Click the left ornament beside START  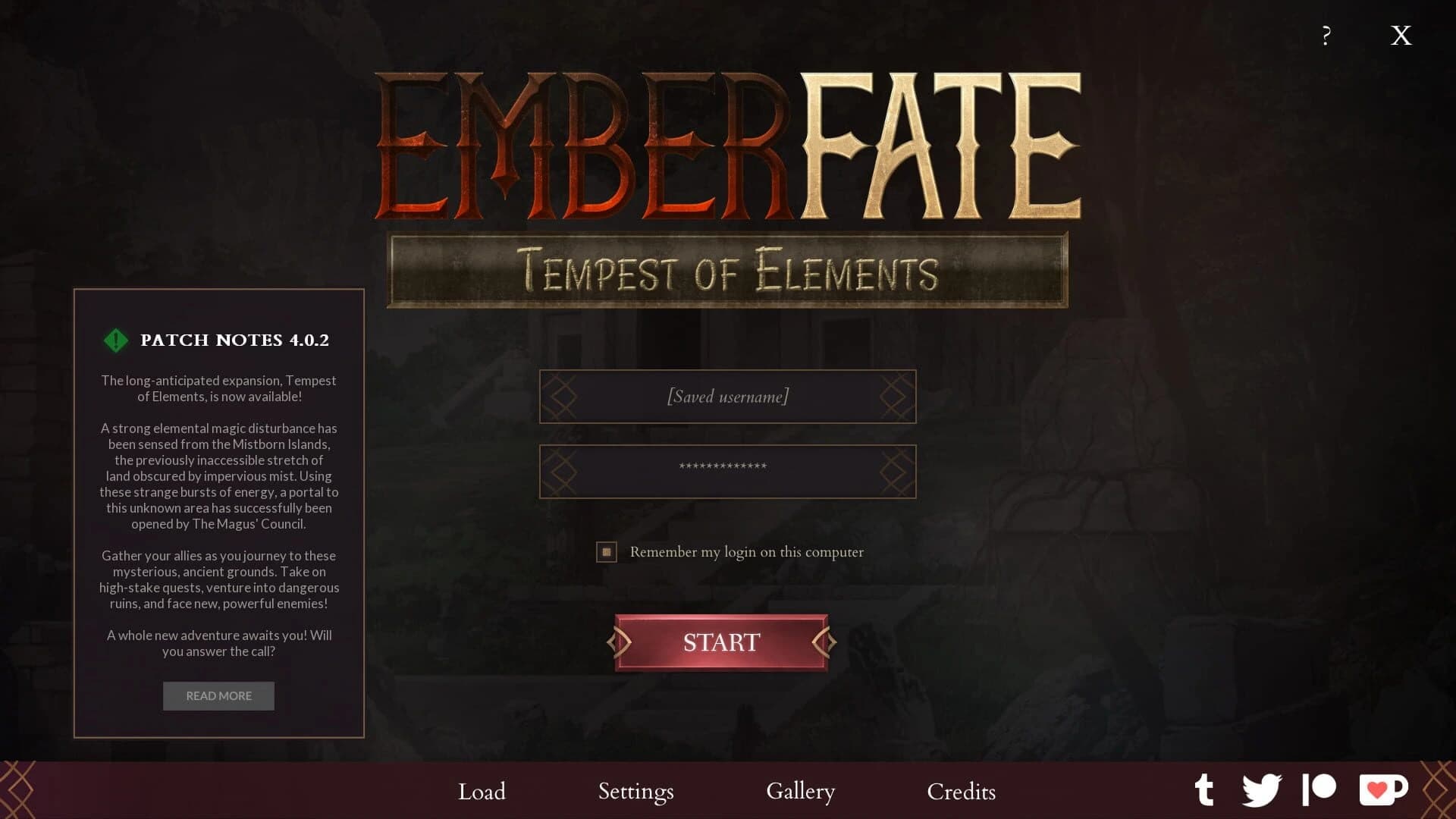point(620,642)
